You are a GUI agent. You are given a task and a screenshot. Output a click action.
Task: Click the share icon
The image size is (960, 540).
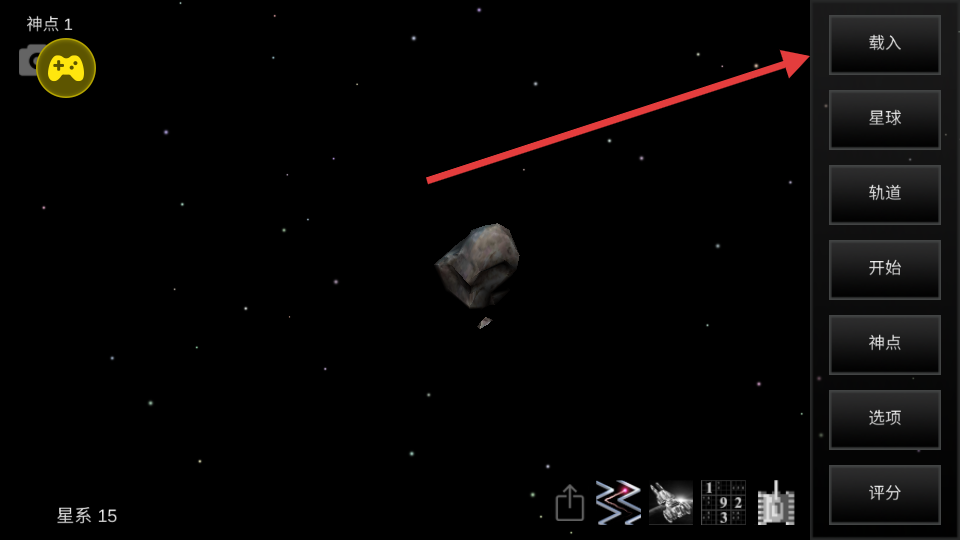(570, 503)
